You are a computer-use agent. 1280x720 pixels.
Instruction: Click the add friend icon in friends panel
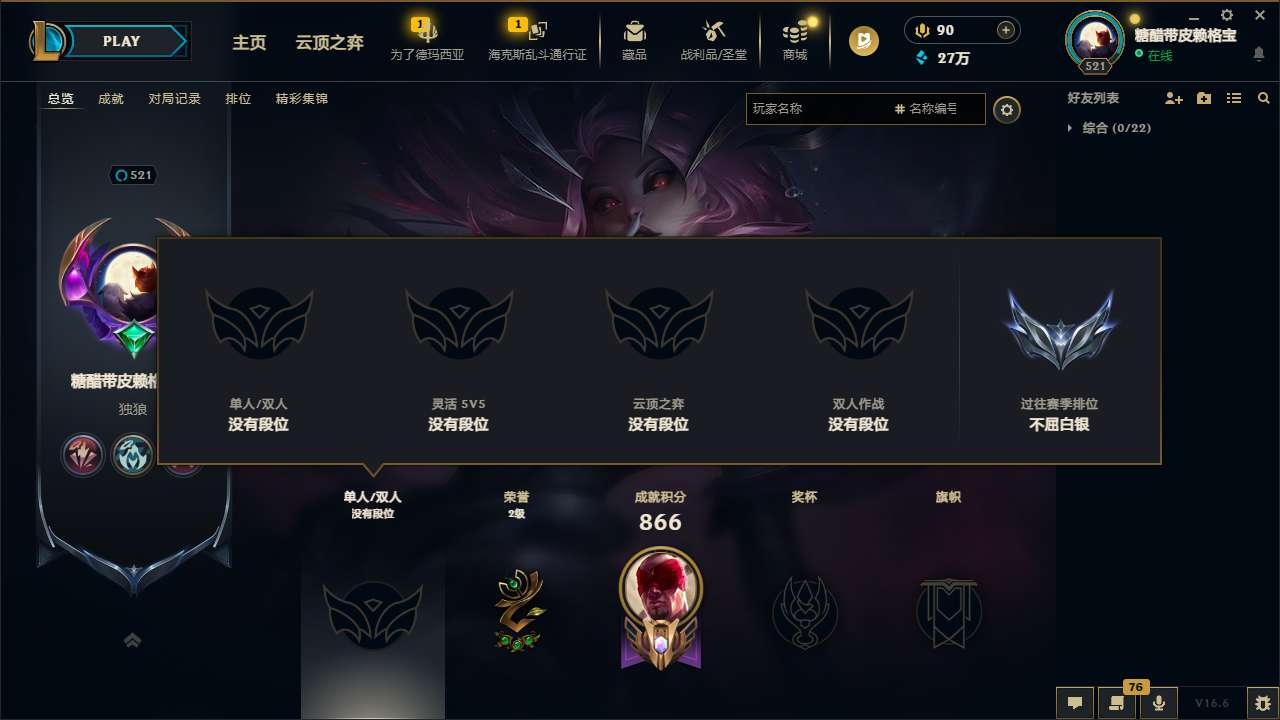[1175, 98]
